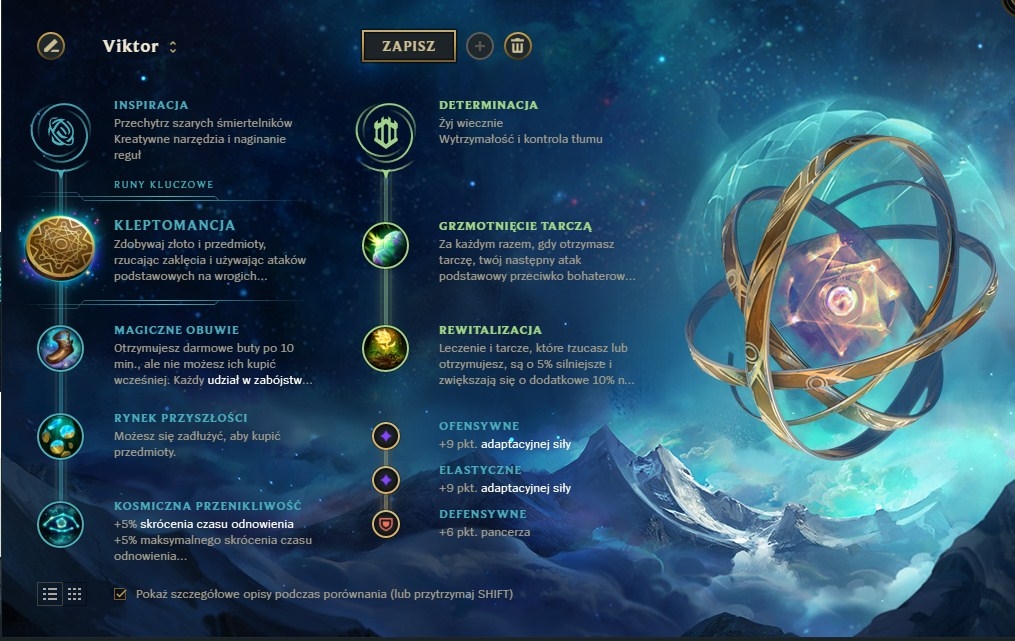1015x641 pixels.
Task: Pick the Rynek Przyszłości rune
Action: pyautogui.click(x=60, y=435)
